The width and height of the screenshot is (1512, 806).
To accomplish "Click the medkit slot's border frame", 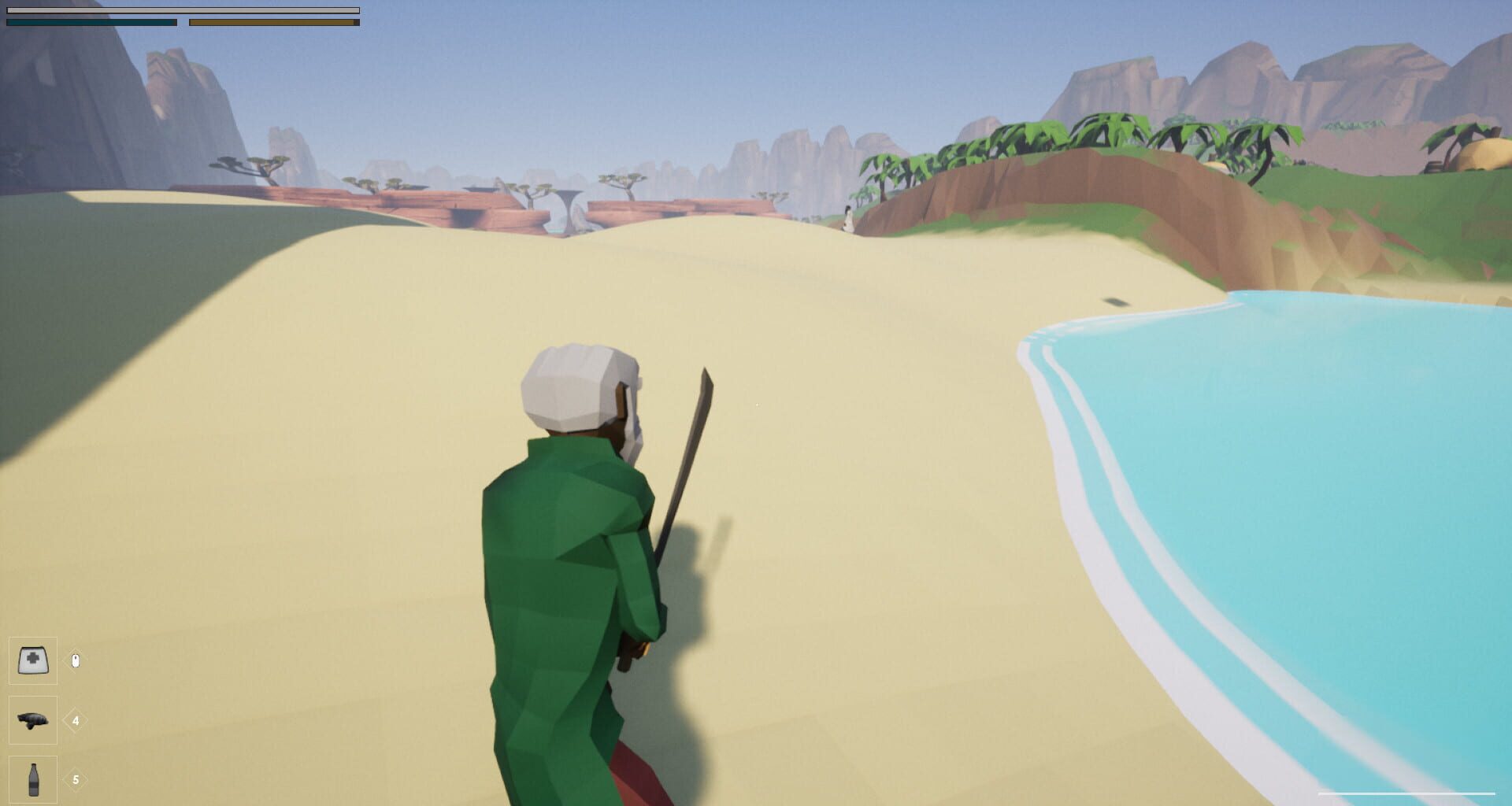I will (9, 660).
